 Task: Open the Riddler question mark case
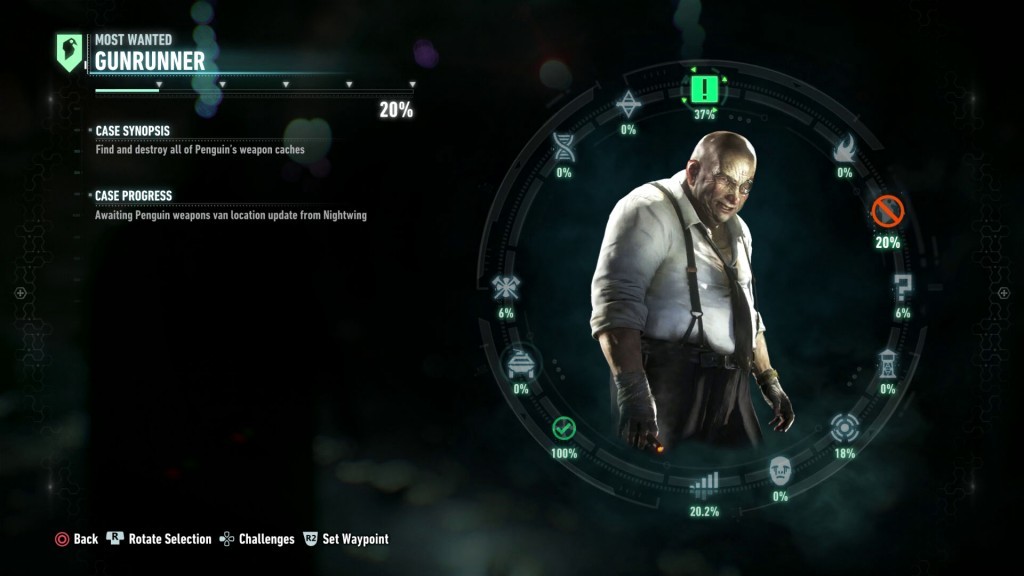902,289
